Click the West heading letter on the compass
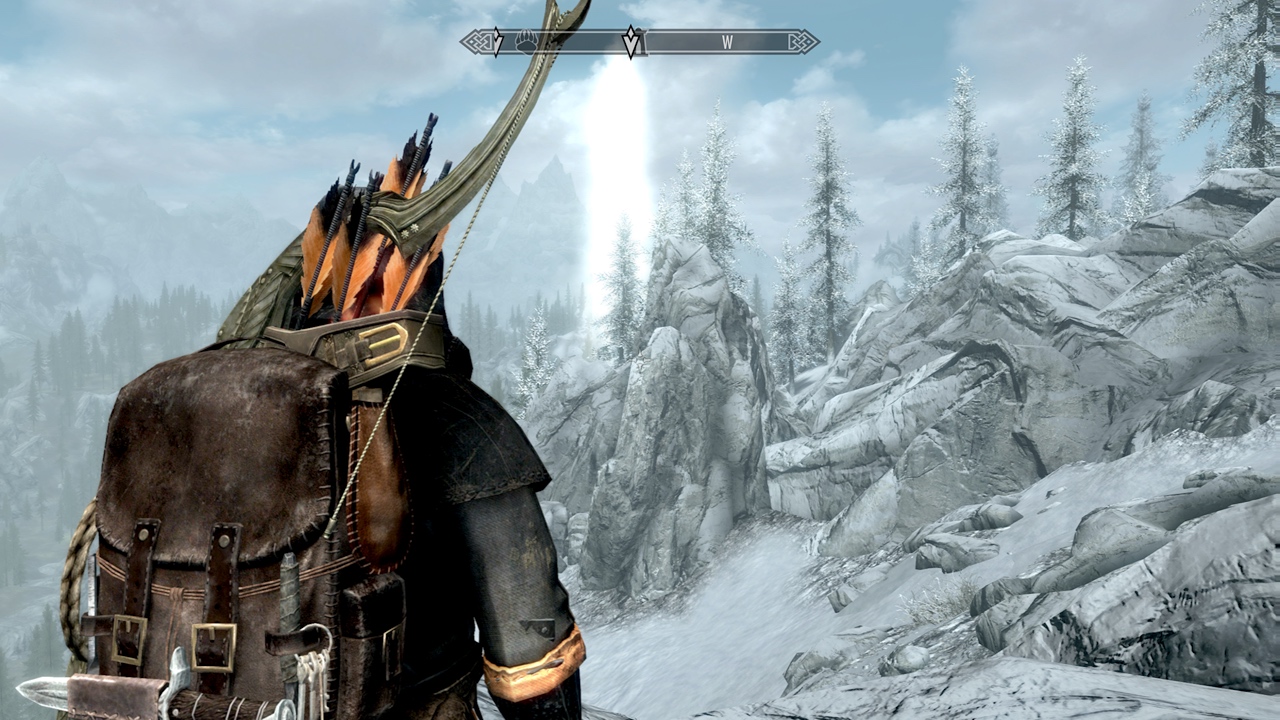 click(x=727, y=43)
